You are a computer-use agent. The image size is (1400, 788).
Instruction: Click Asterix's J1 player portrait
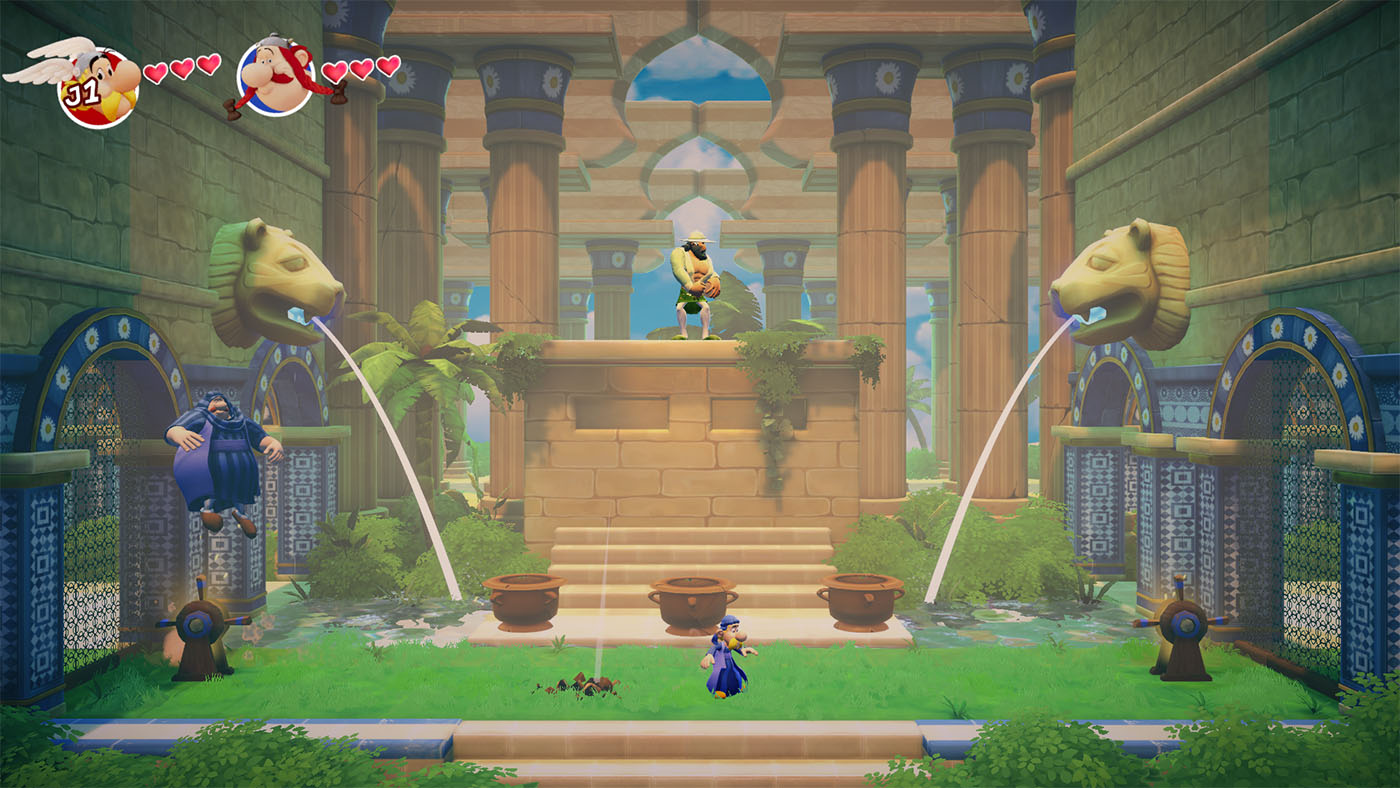[98, 86]
